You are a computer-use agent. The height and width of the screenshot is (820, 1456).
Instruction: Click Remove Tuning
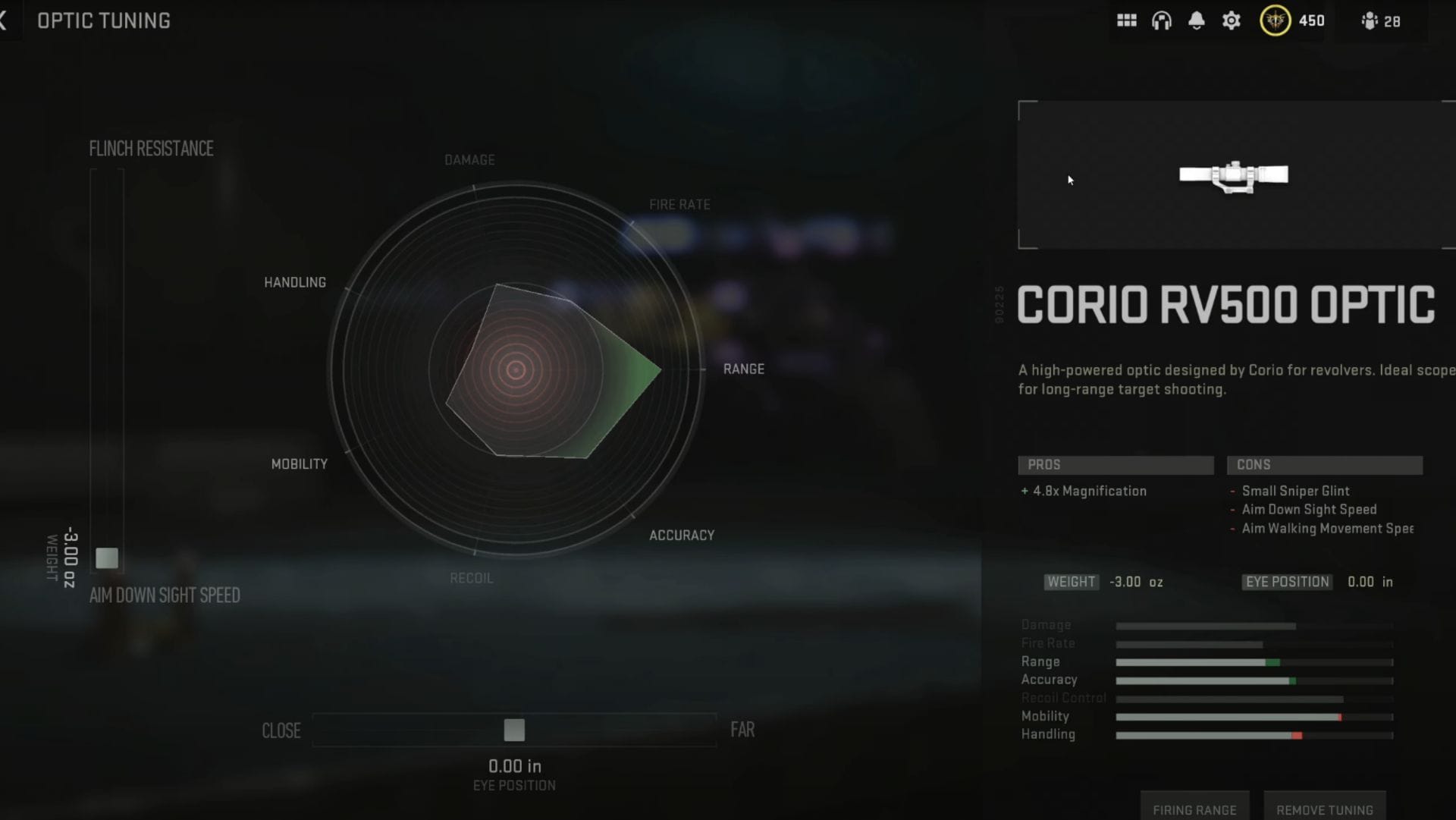coord(1325,809)
